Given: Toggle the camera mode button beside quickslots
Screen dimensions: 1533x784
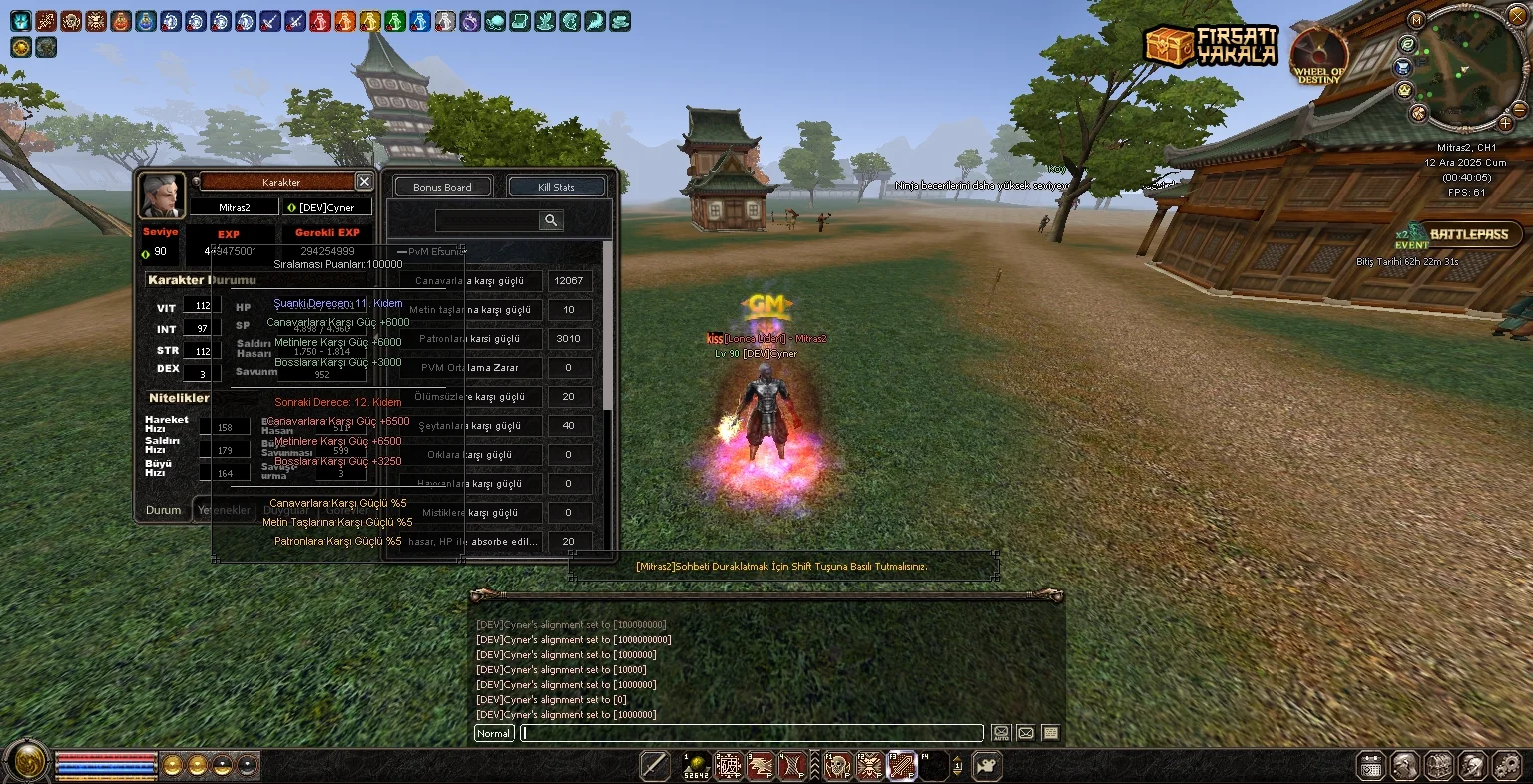Looking at the screenshot, I should coord(986,765).
